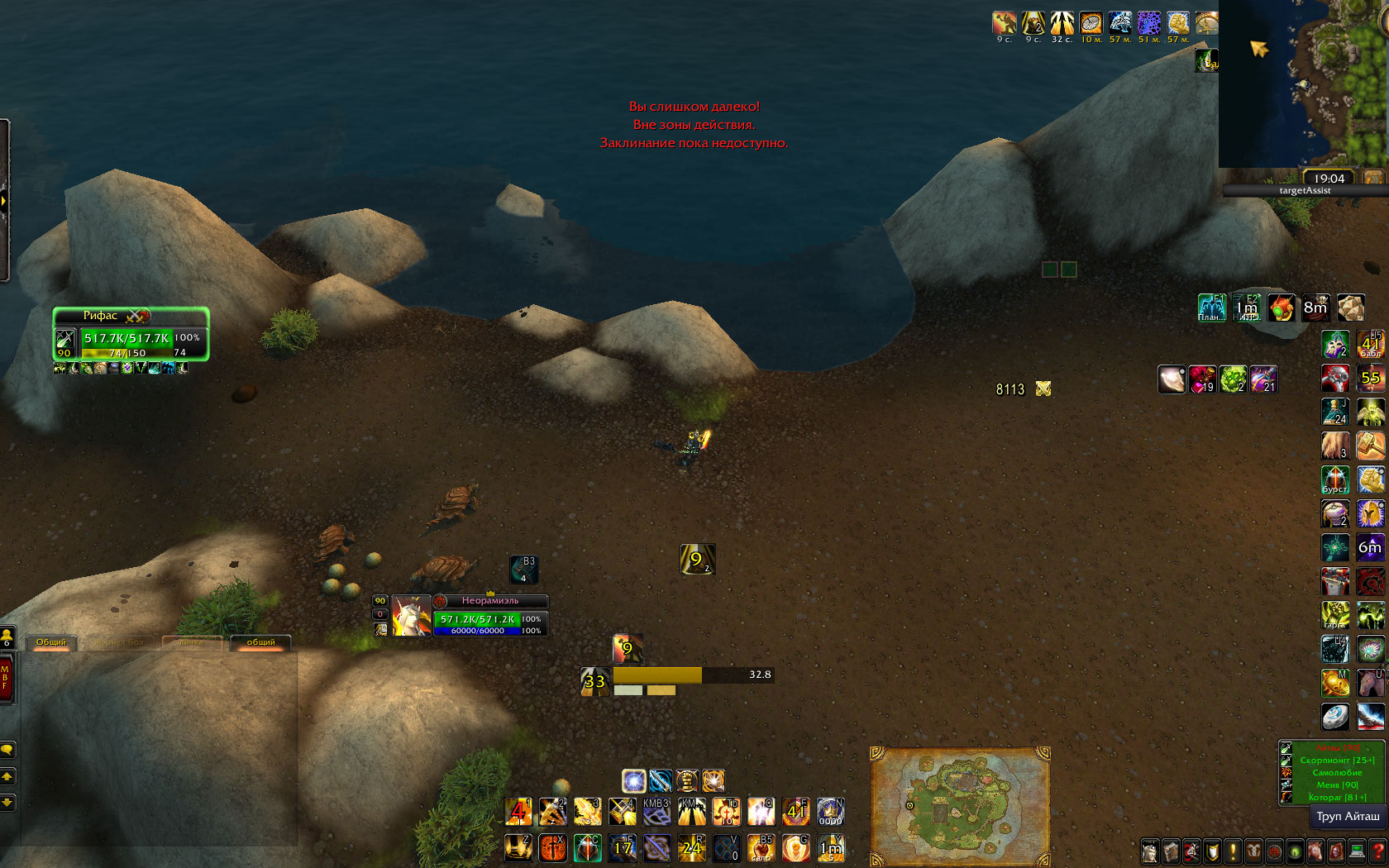Use the red potion with 19 charges
The width and height of the screenshot is (1389, 868).
(1202, 379)
